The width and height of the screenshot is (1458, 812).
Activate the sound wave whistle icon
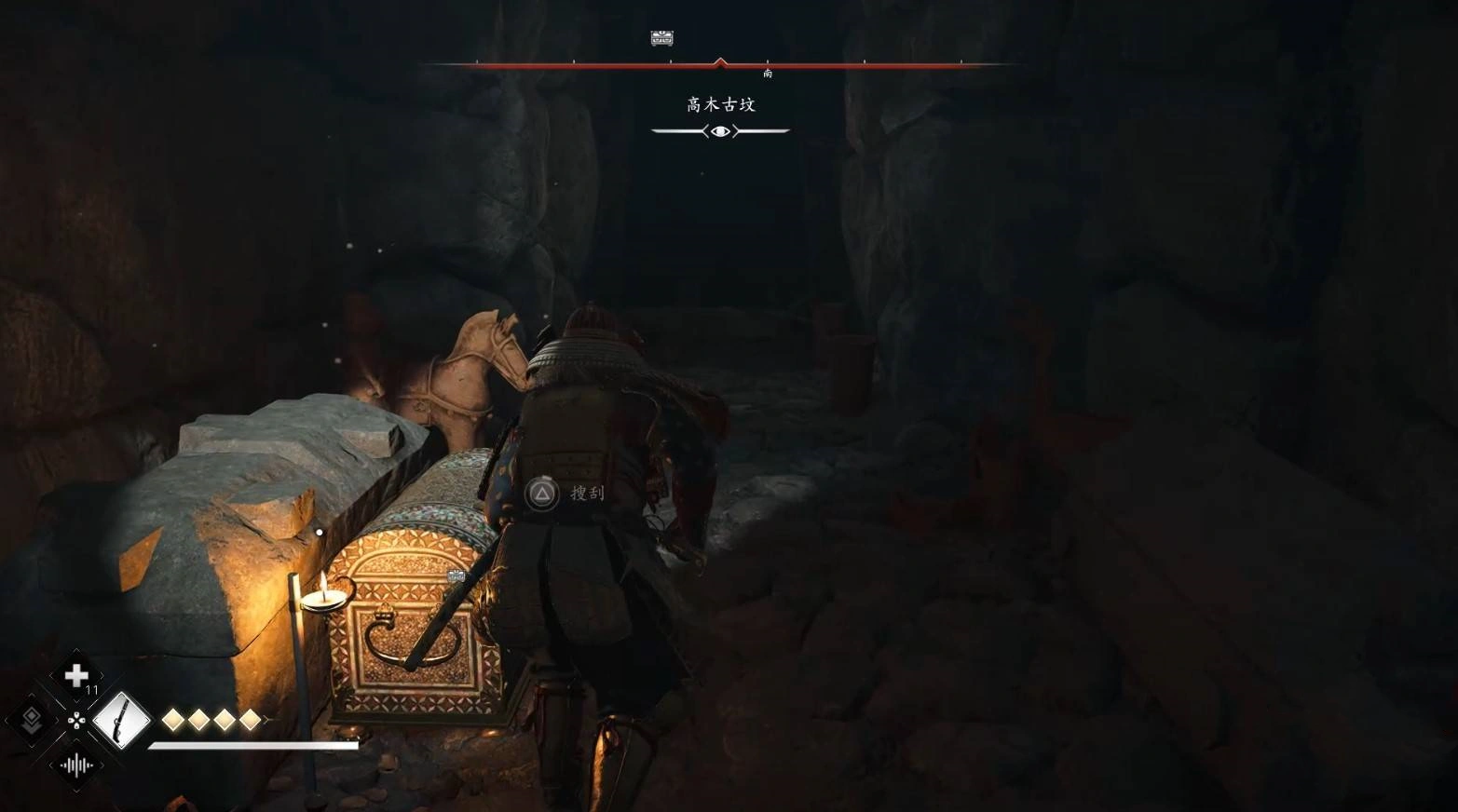[75, 765]
